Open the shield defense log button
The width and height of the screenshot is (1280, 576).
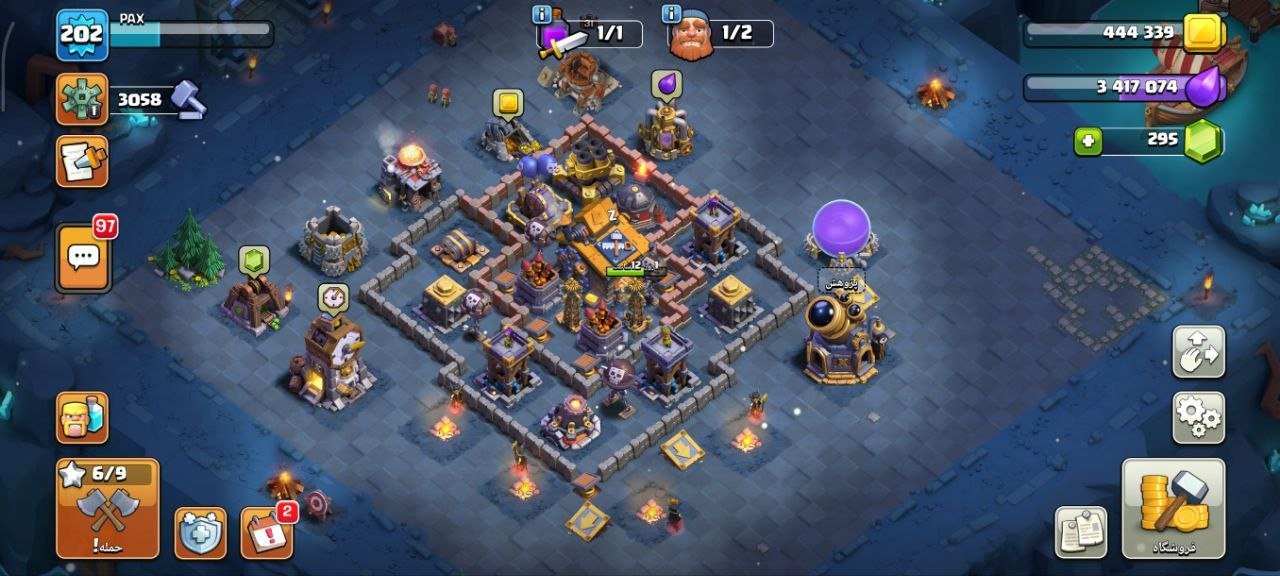pyautogui.click(x=200, y=533)
